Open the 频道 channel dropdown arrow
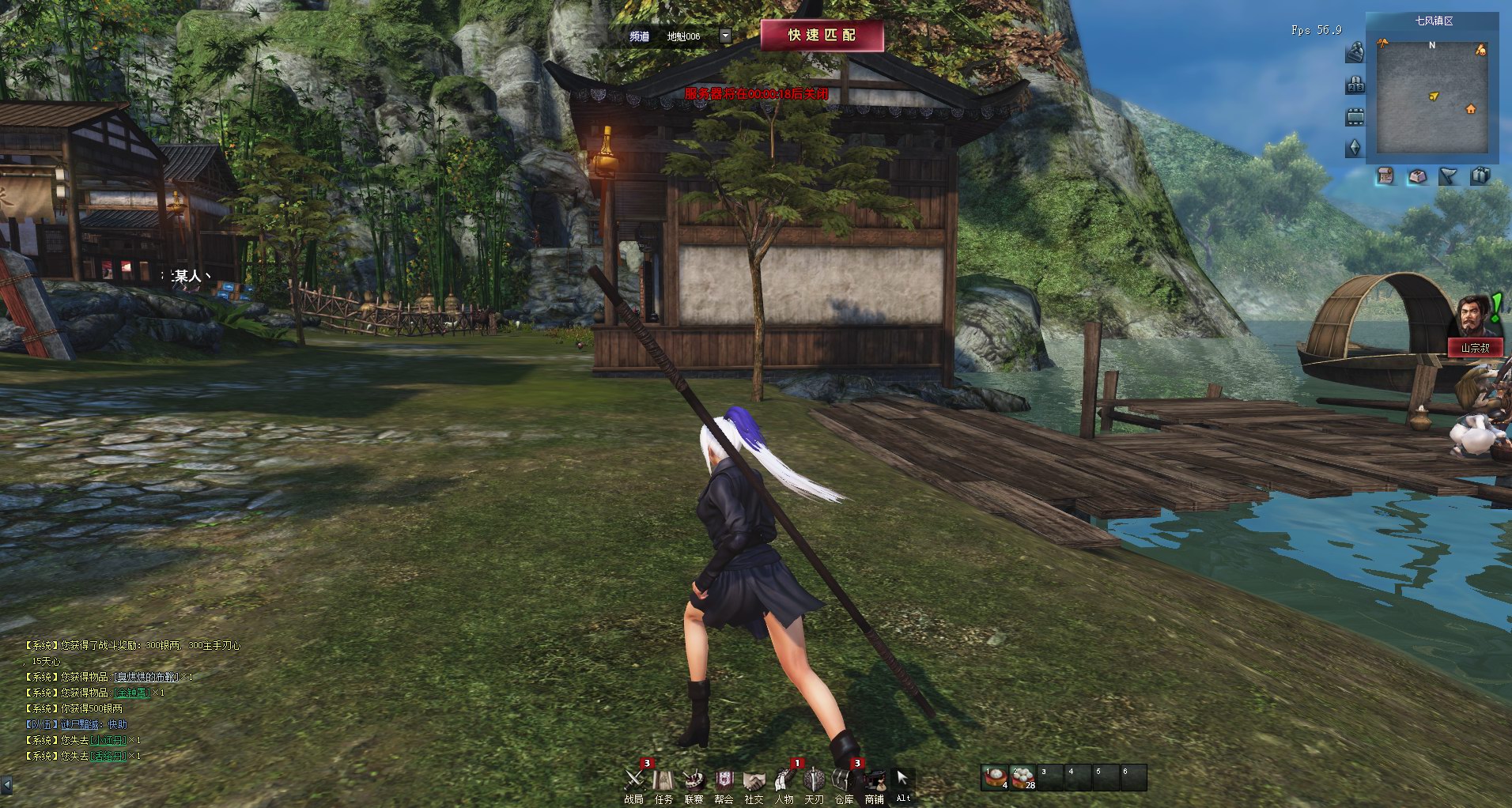The height and width of the screenshot is (808, 1512). tap(725, 36)
